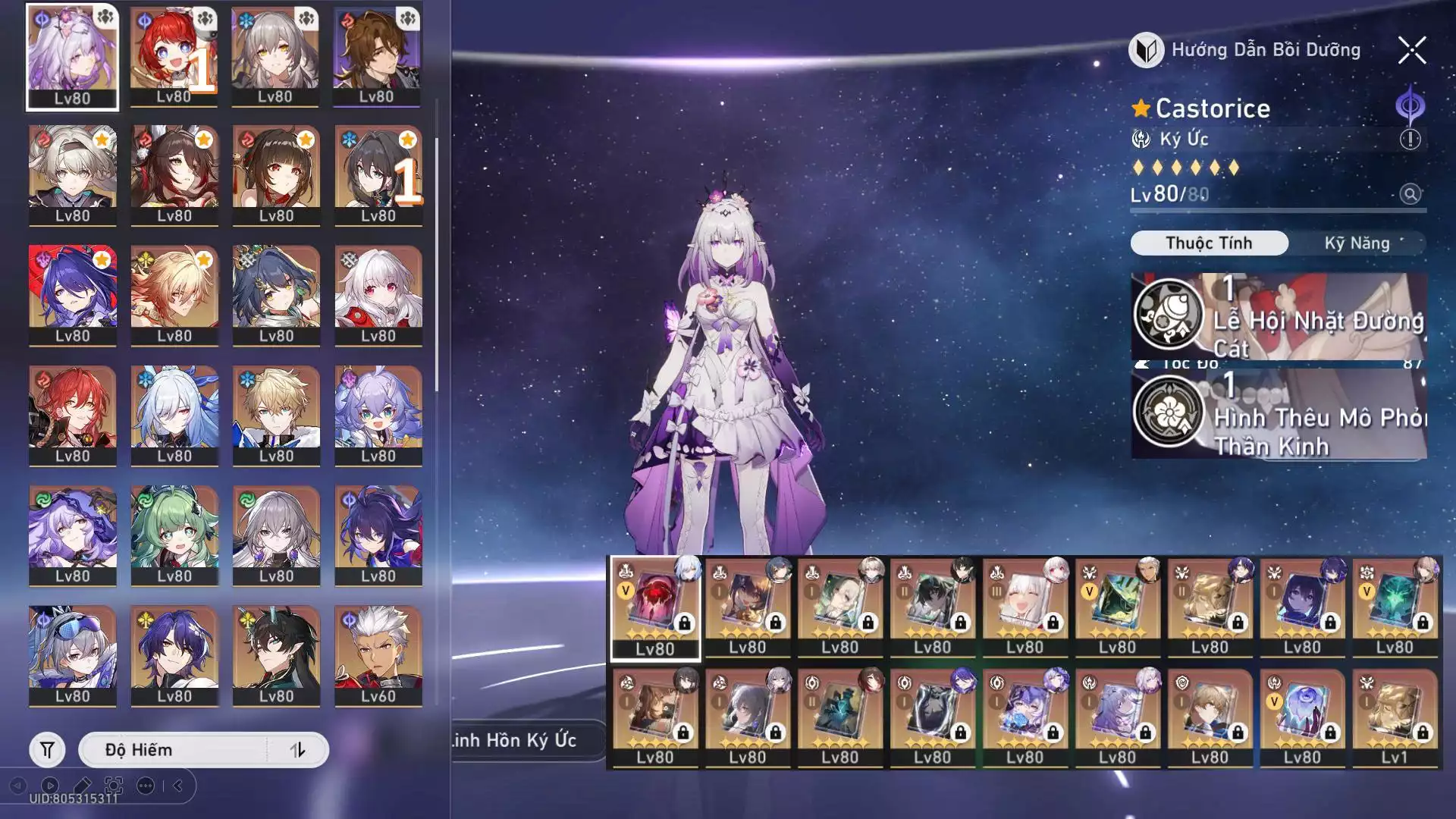Open the overlay's three-dot more menu

click(145, 786)
